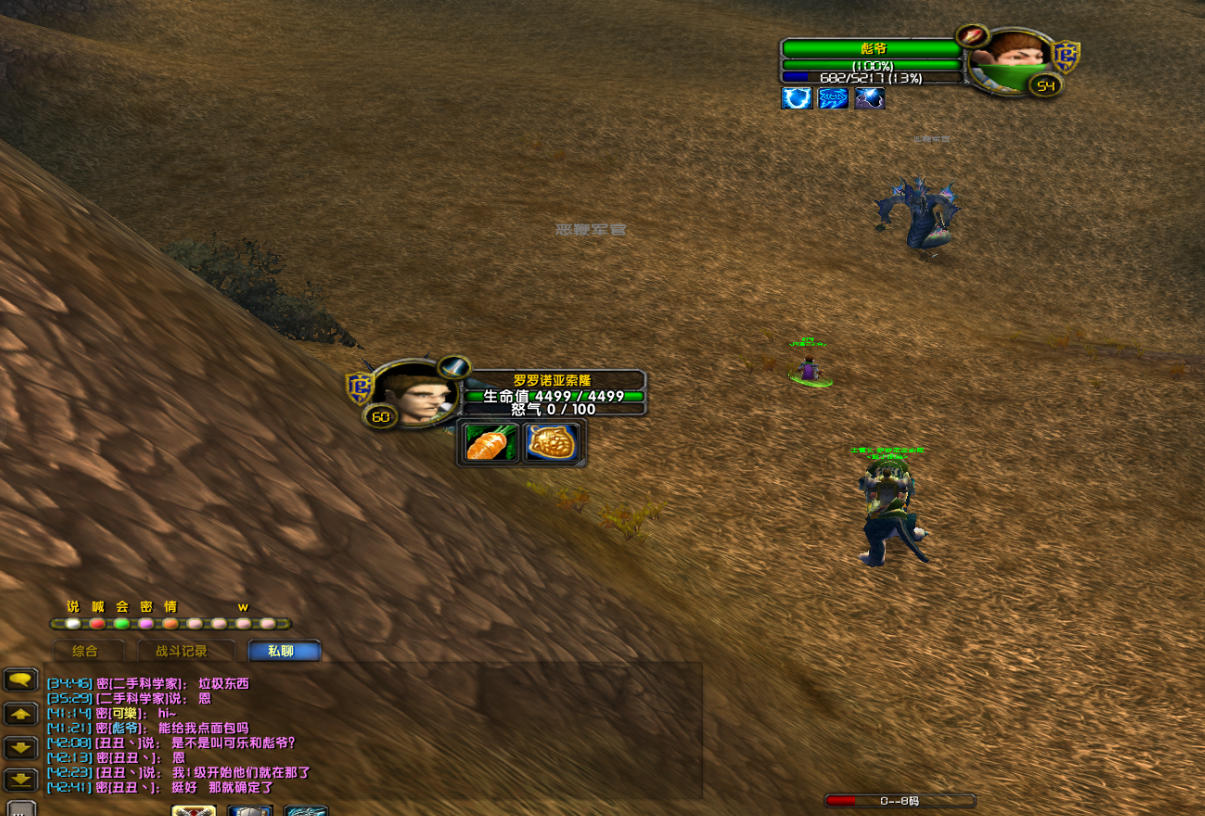Inspect the blue shield buff on 彪爷

pos(797,98)
